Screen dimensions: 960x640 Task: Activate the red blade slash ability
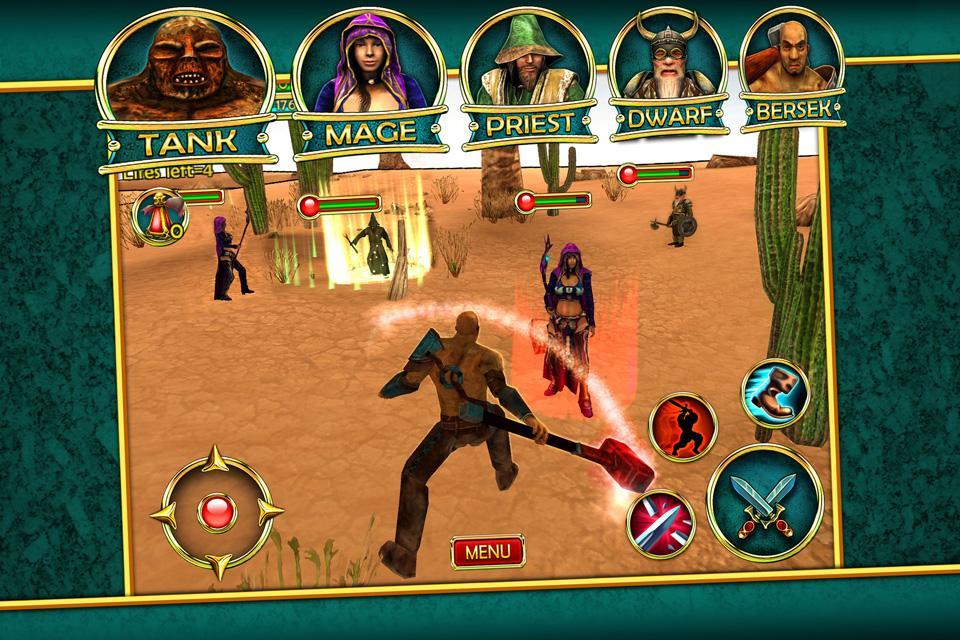pyautogui.click(x=661, y=523)
